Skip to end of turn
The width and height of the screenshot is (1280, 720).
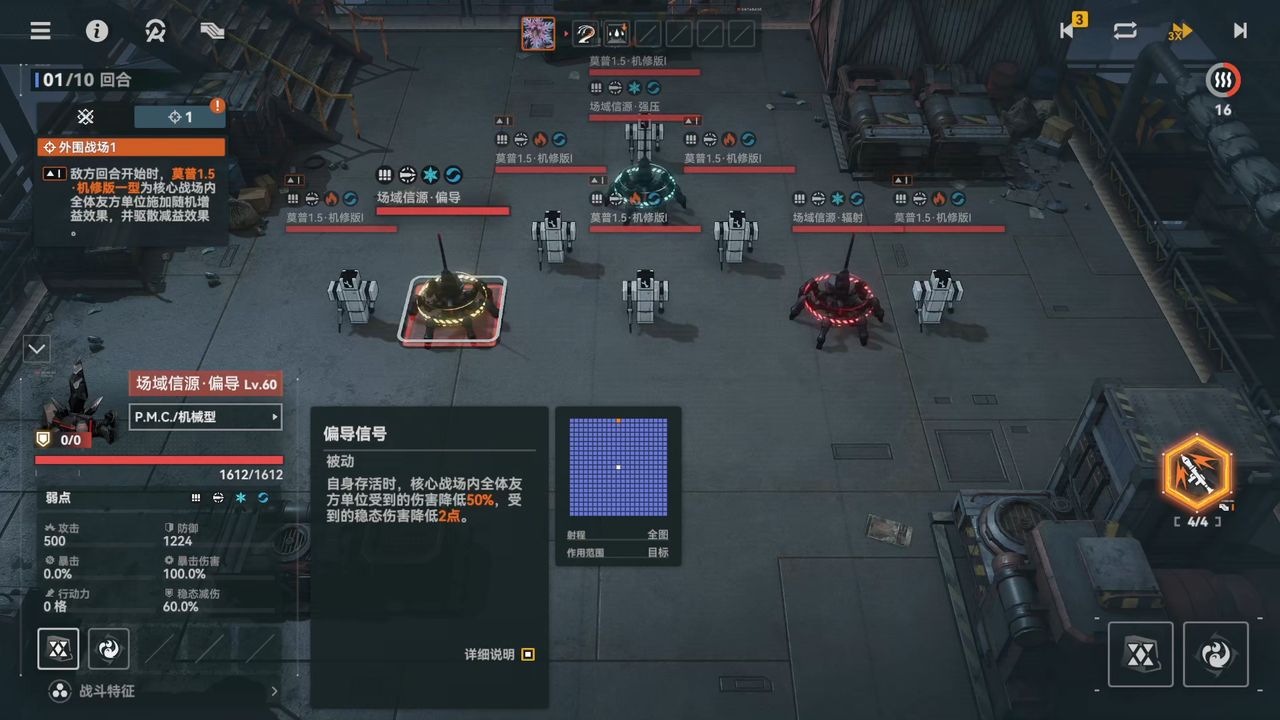click(x=1240, y=30)
